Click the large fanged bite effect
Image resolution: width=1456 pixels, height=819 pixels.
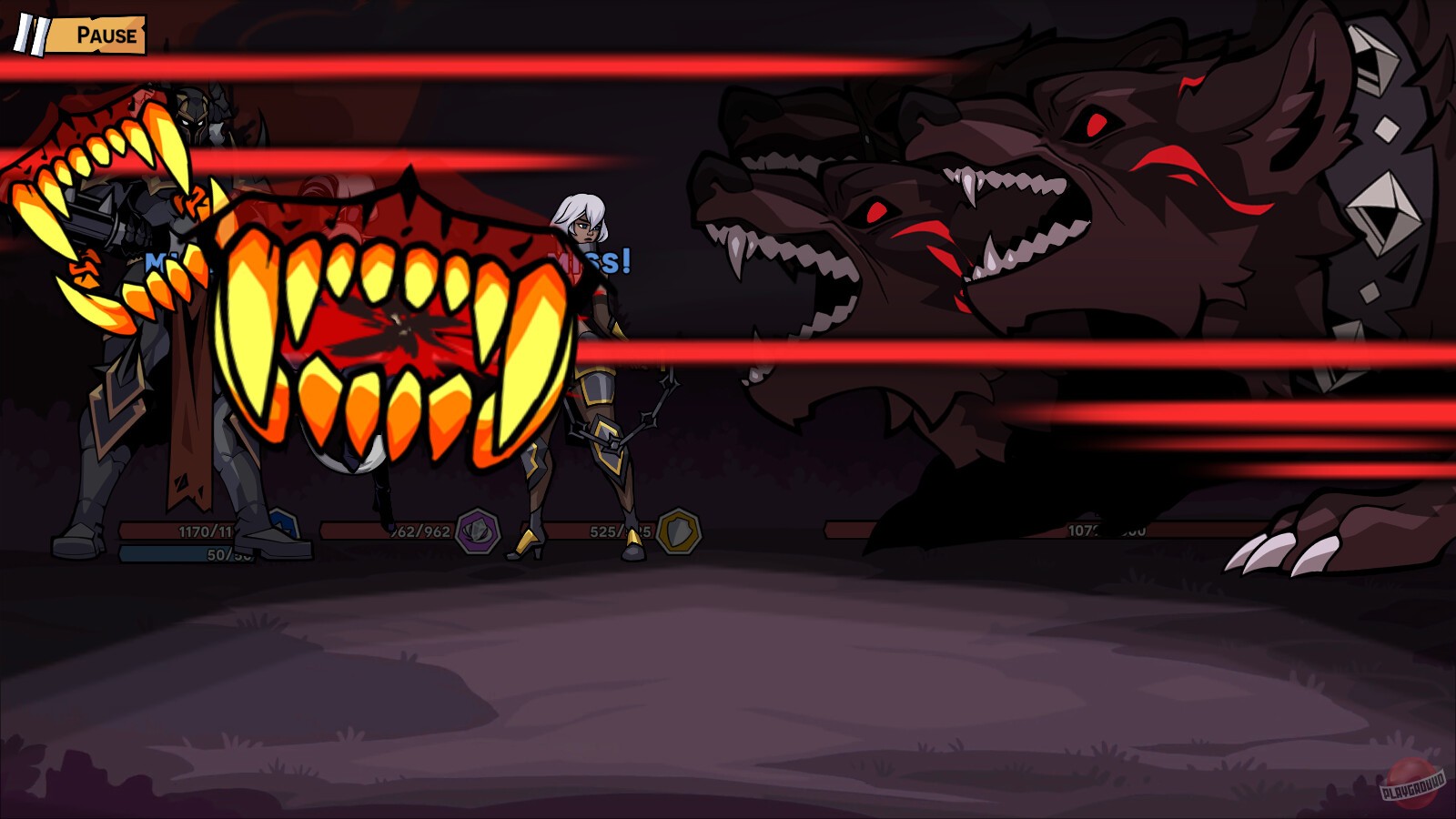391,328
